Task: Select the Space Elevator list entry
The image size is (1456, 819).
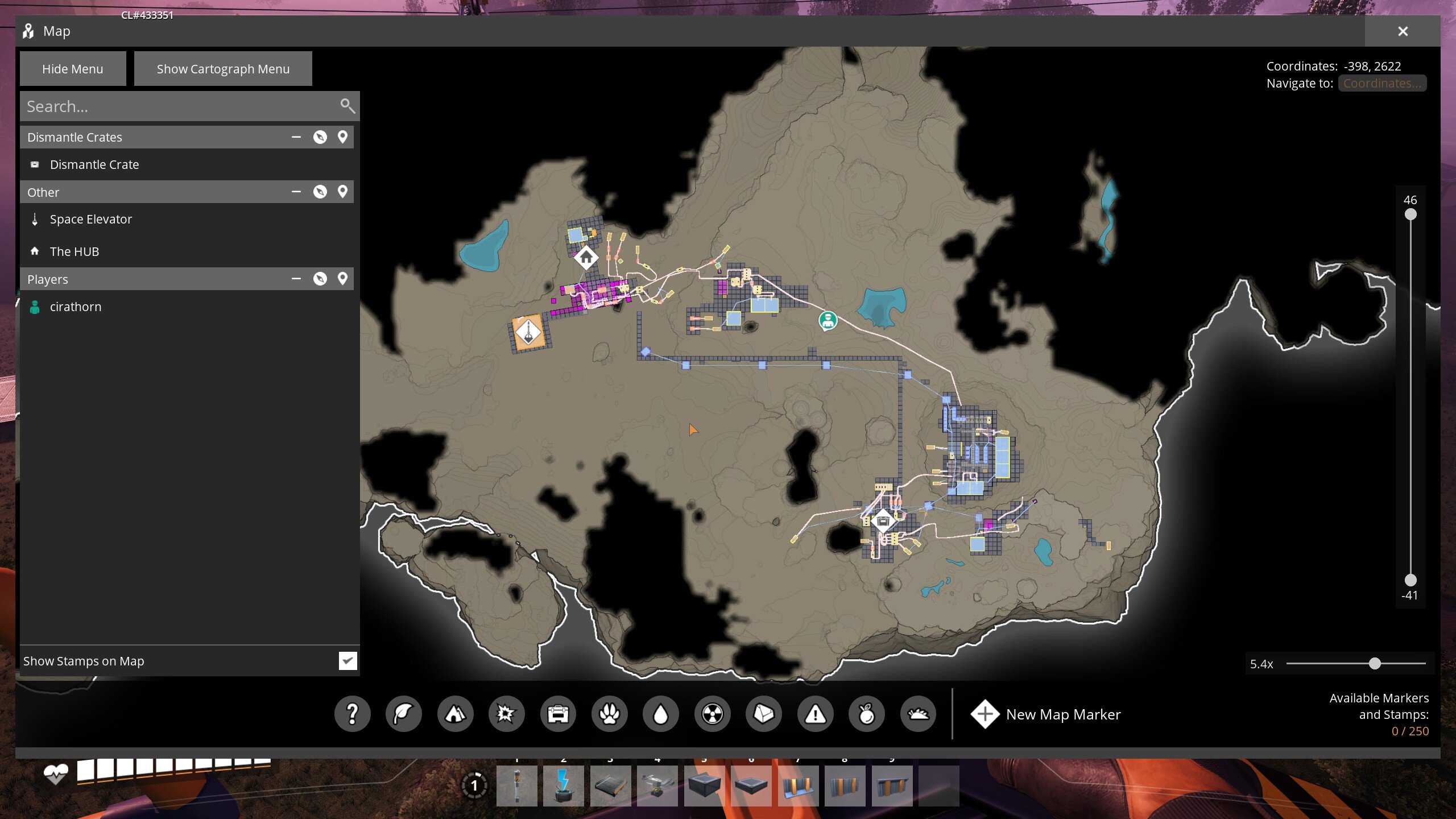Action: pyautogui.click(x=91, y=219)
